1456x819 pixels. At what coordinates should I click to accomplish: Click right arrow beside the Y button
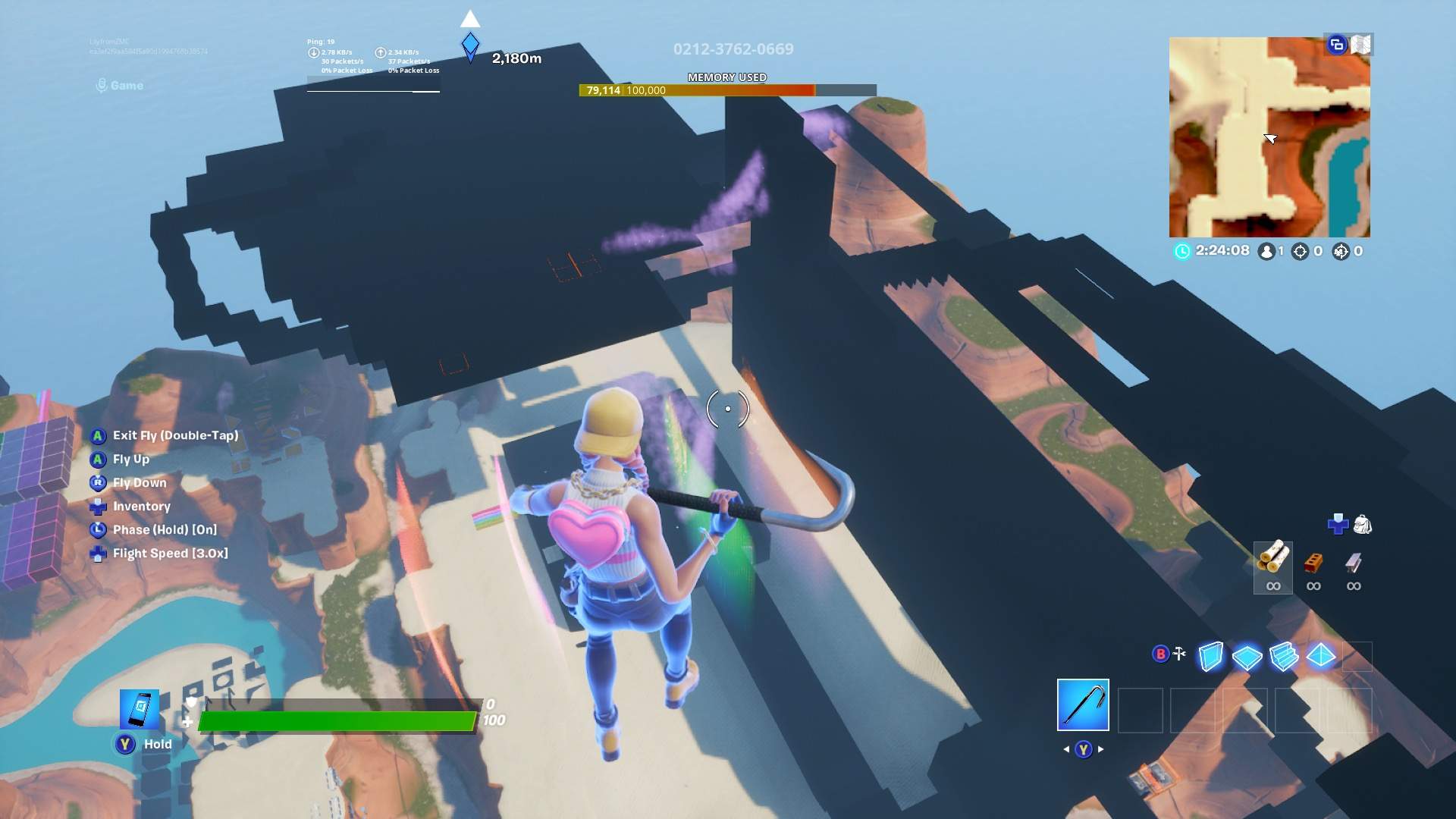click(x=1100, y=748)
